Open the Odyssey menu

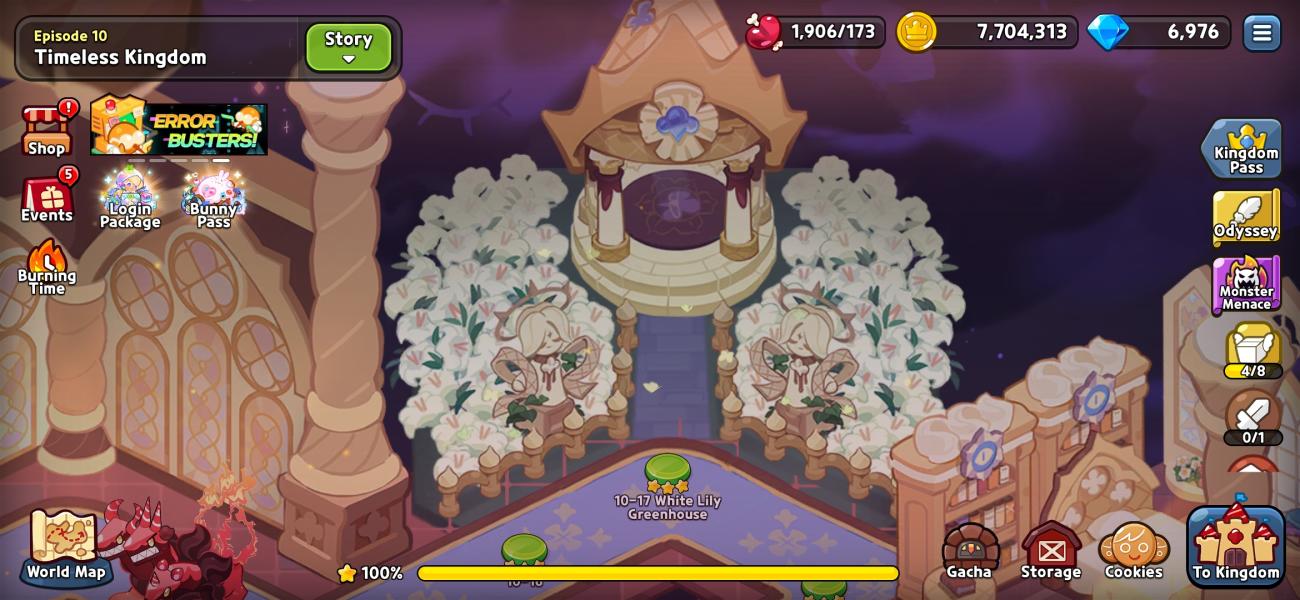tap(1245, 215)
